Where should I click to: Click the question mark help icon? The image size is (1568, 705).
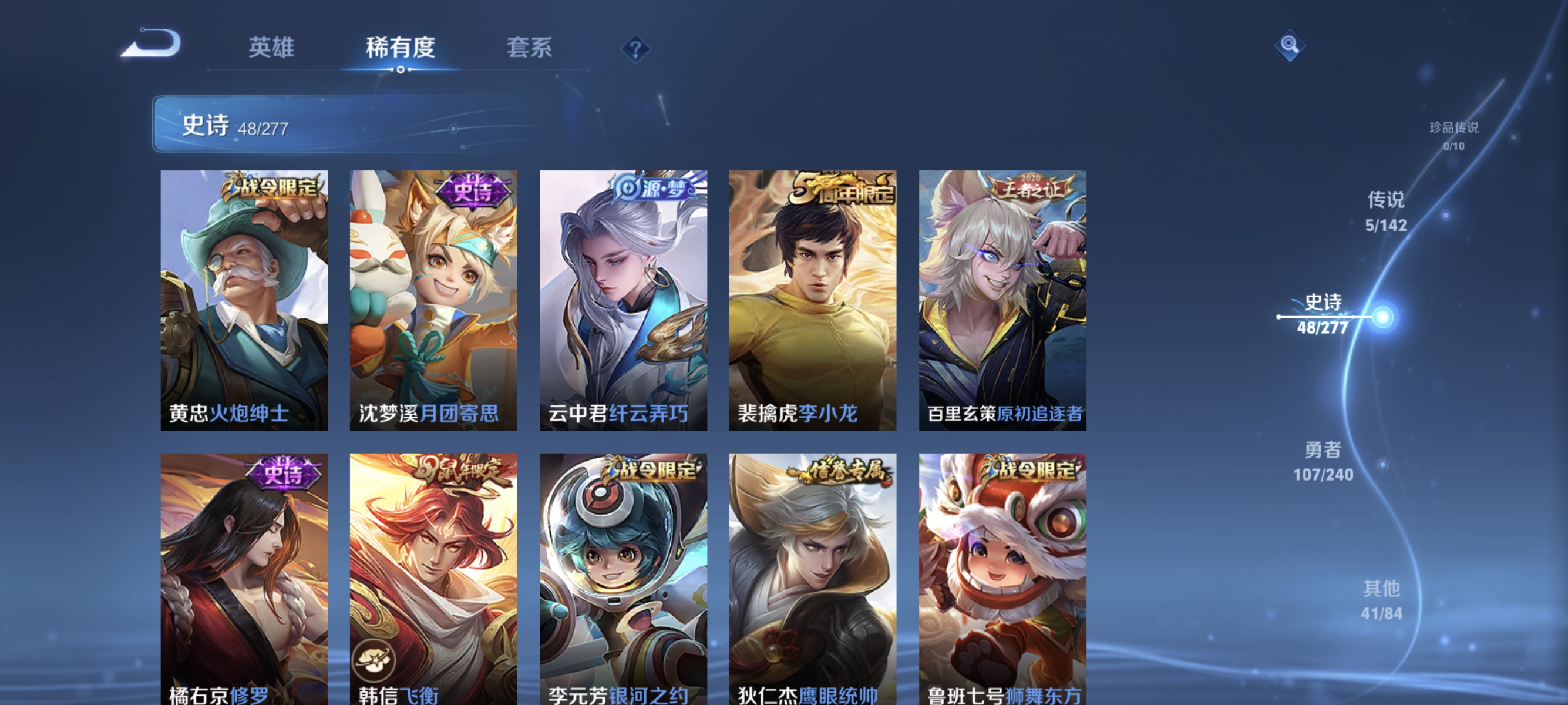(x=635, y=50)
